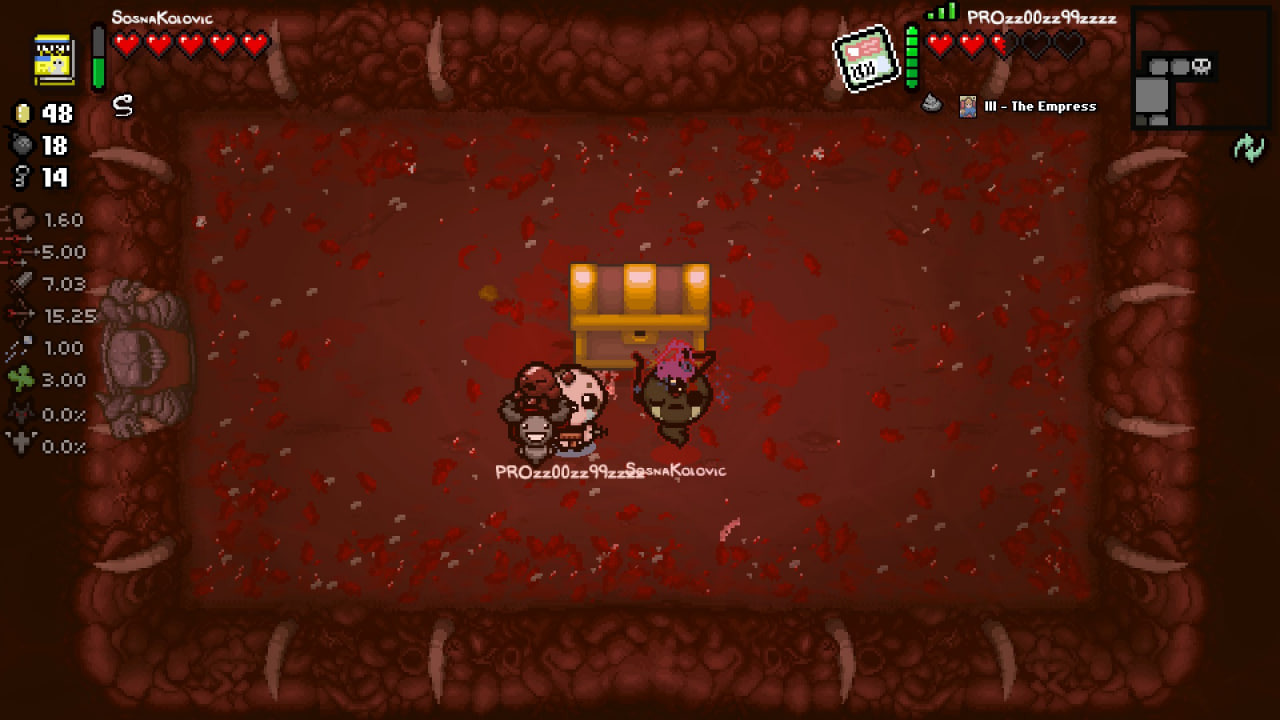Click the gray poop icon

pos(932,103)
